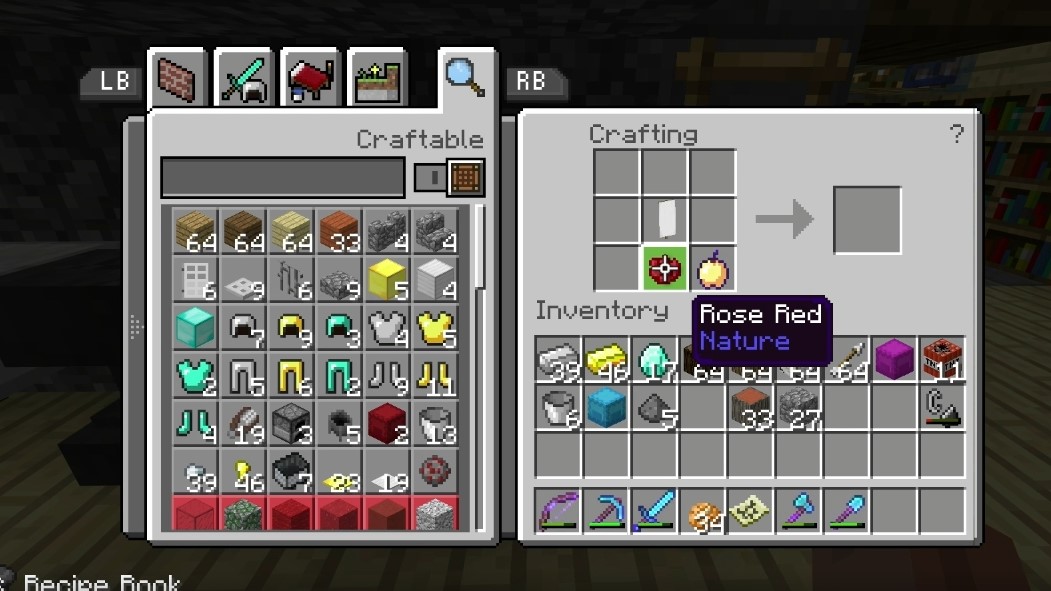Select the enchanted bow in hotbar
Screen dimensions: 1051x591
click(556, 510)
